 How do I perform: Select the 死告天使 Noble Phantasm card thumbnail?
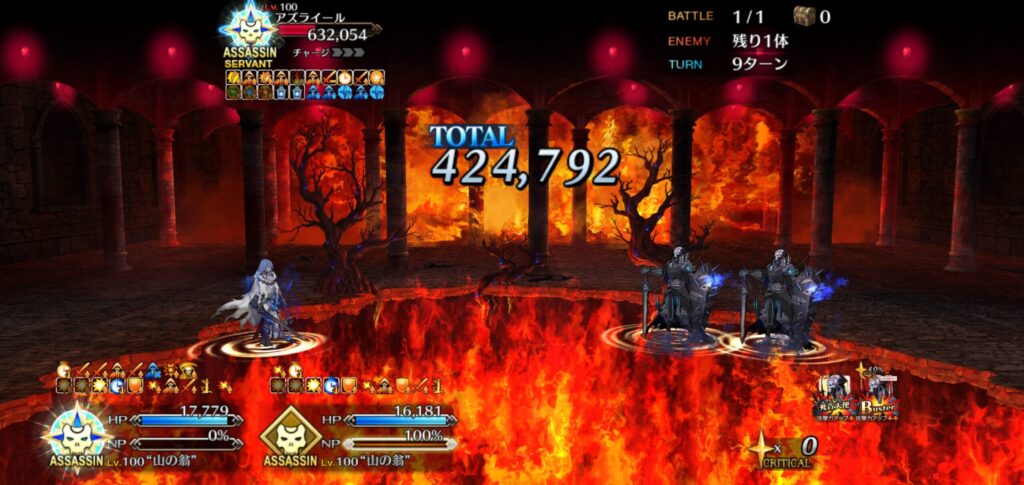[x=832, y=396]
